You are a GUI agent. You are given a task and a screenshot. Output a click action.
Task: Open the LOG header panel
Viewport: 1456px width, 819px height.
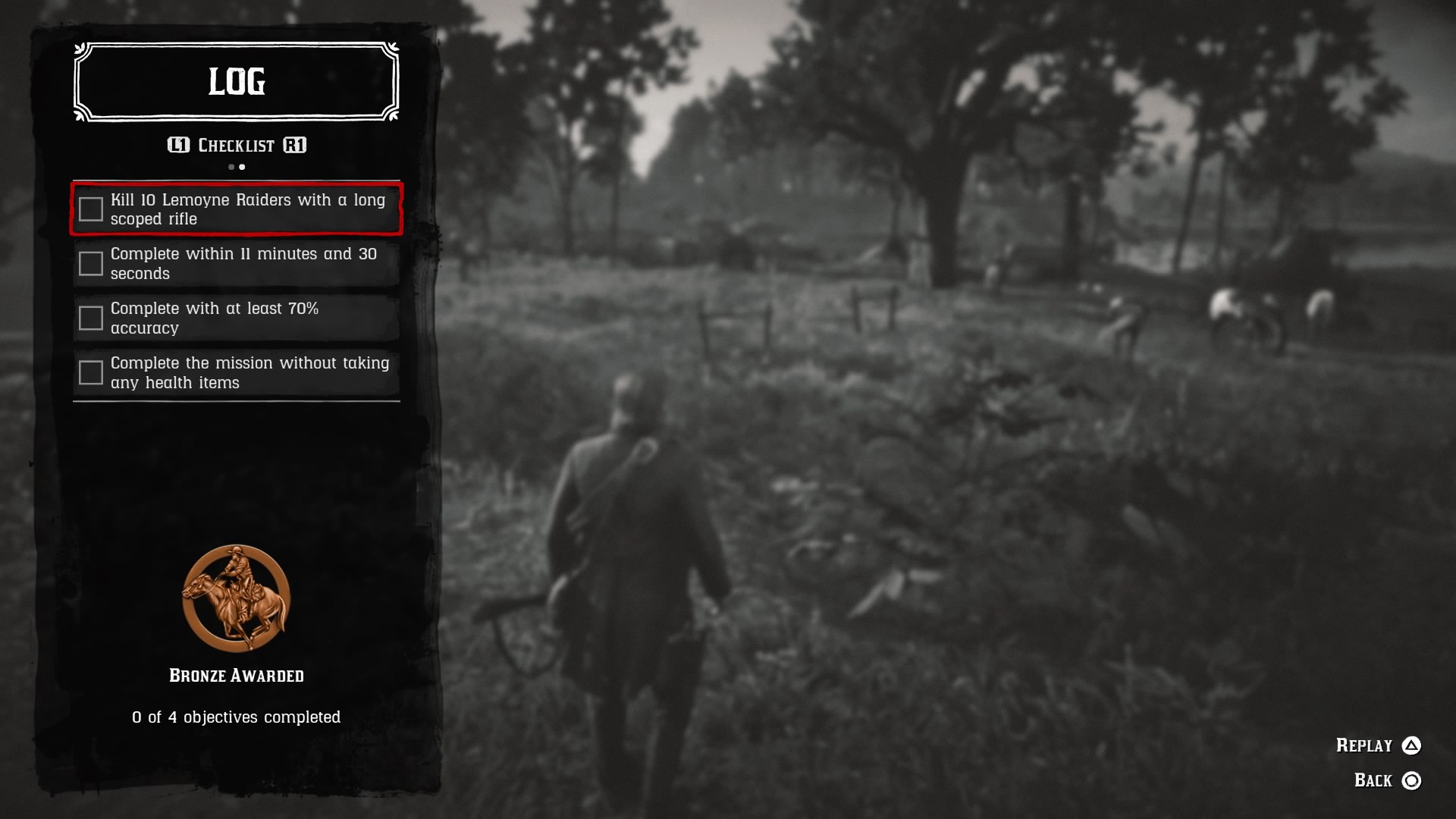pyautogui.click(x=235, y=82)
